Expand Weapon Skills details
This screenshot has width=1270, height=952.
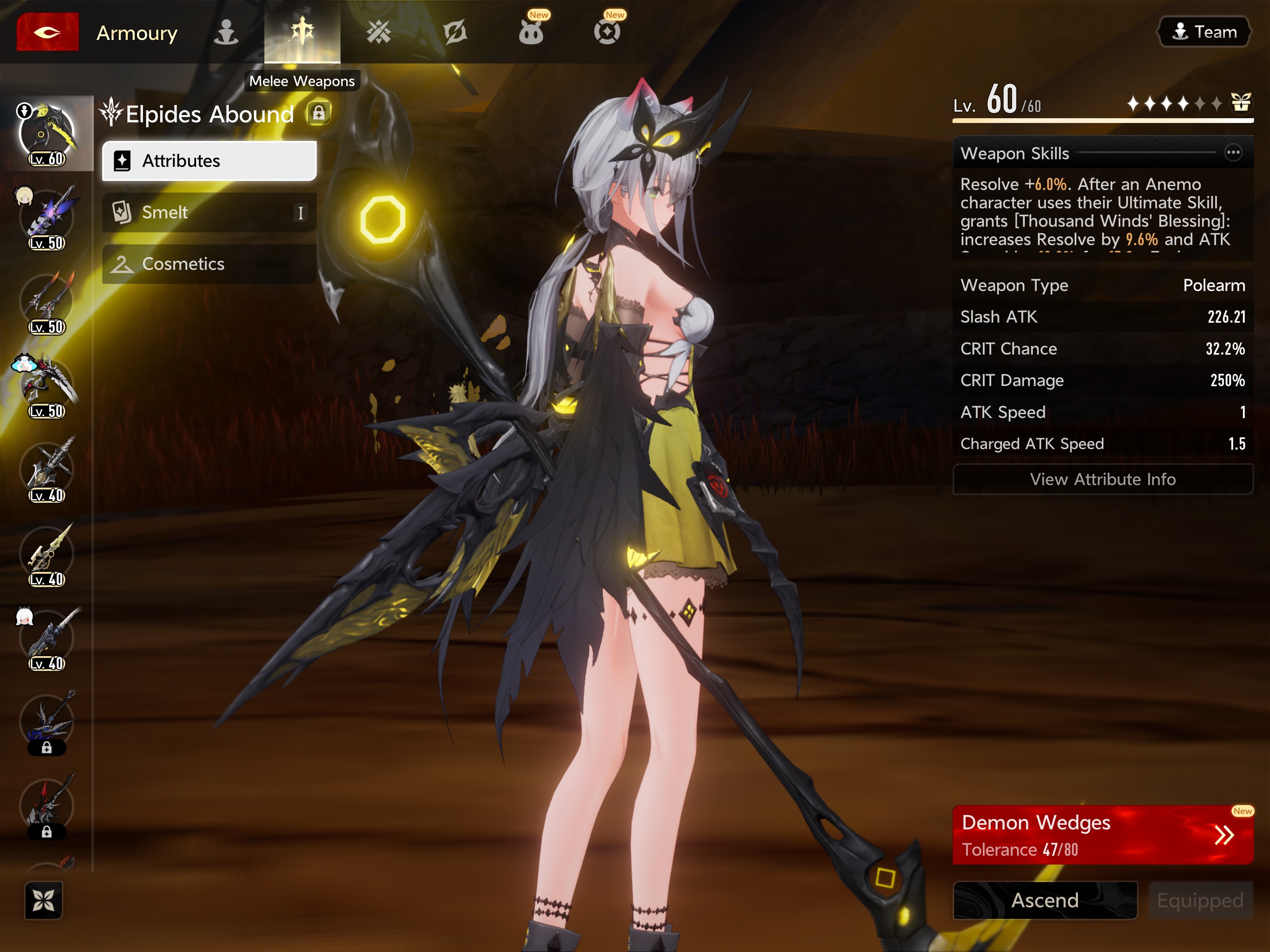1233,153
